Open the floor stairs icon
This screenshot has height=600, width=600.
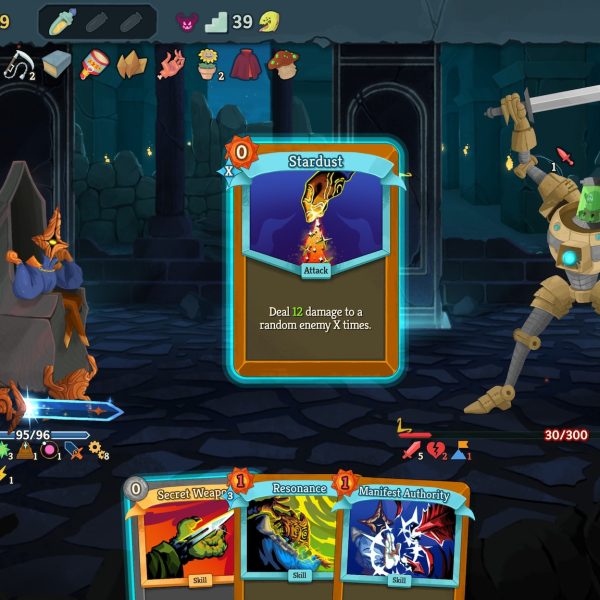coord(216,21)
